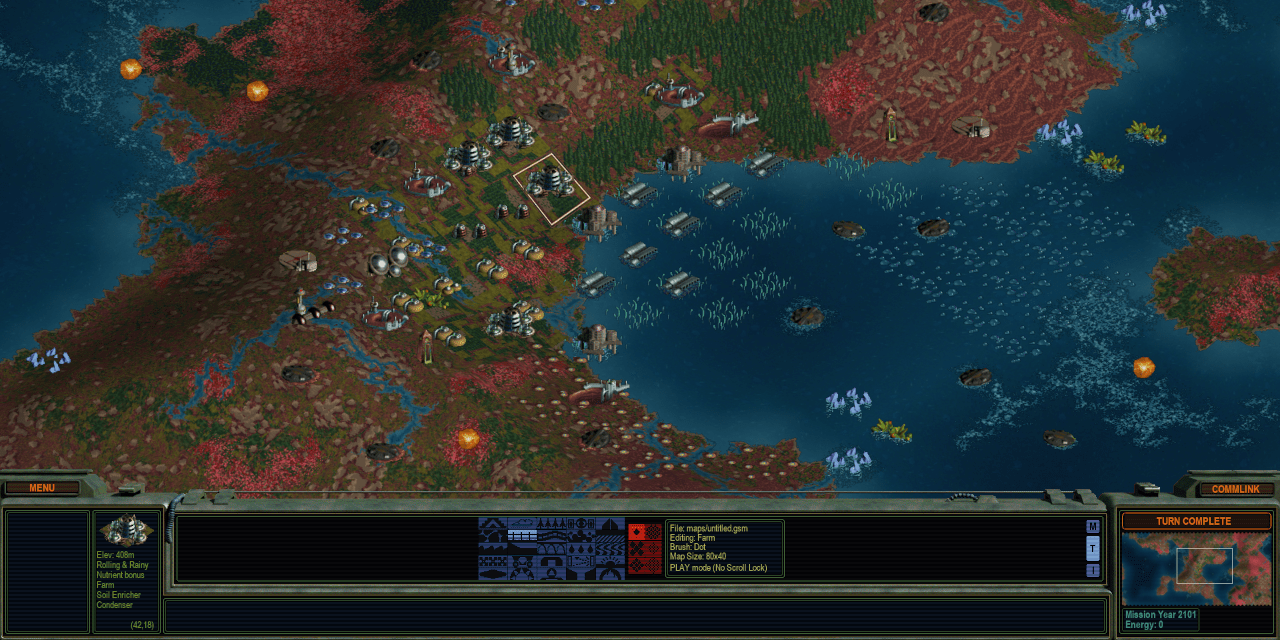Select the highlighted farm terrain tool
Screen dimensions: 1280x640
(523, 535)
